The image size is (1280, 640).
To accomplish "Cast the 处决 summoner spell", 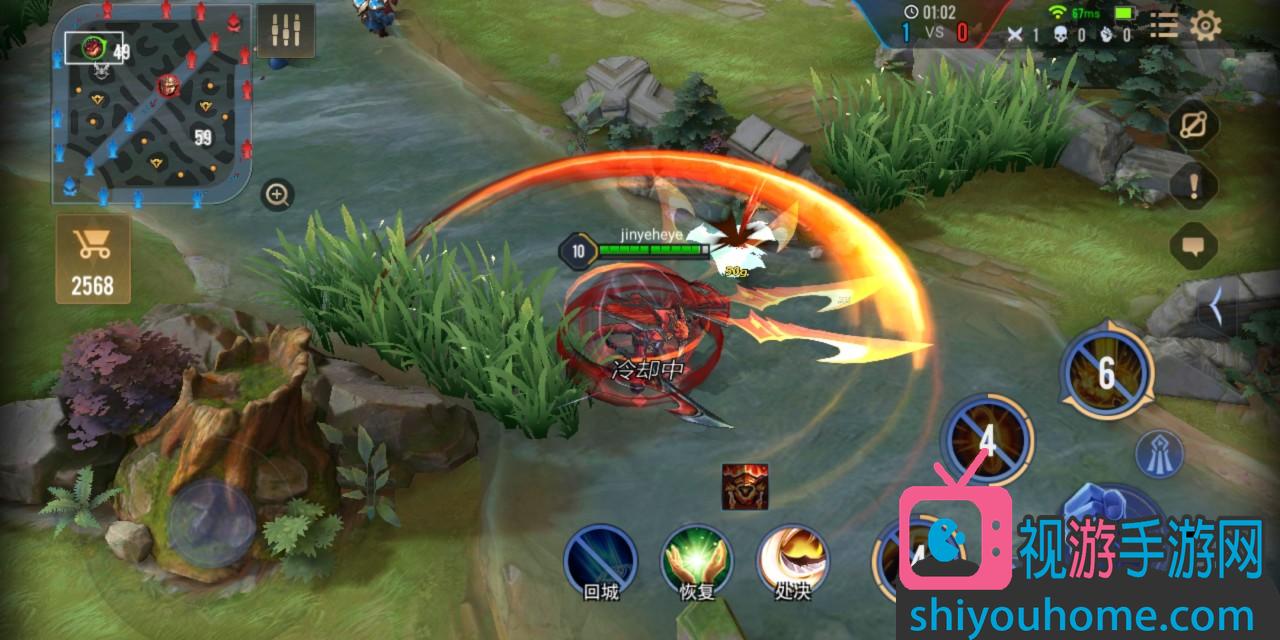I will pos(792,561).
